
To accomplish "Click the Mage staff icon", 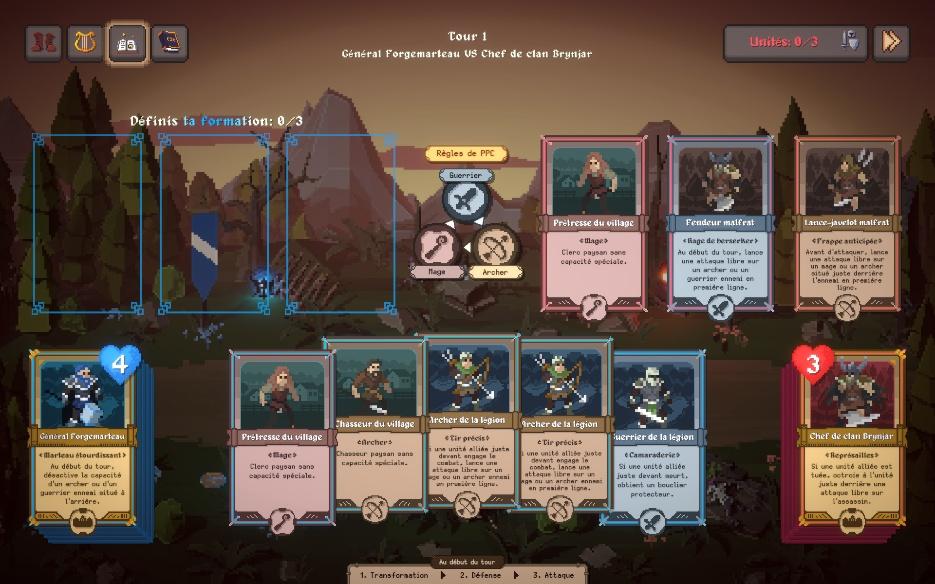I will click(436, 246).
